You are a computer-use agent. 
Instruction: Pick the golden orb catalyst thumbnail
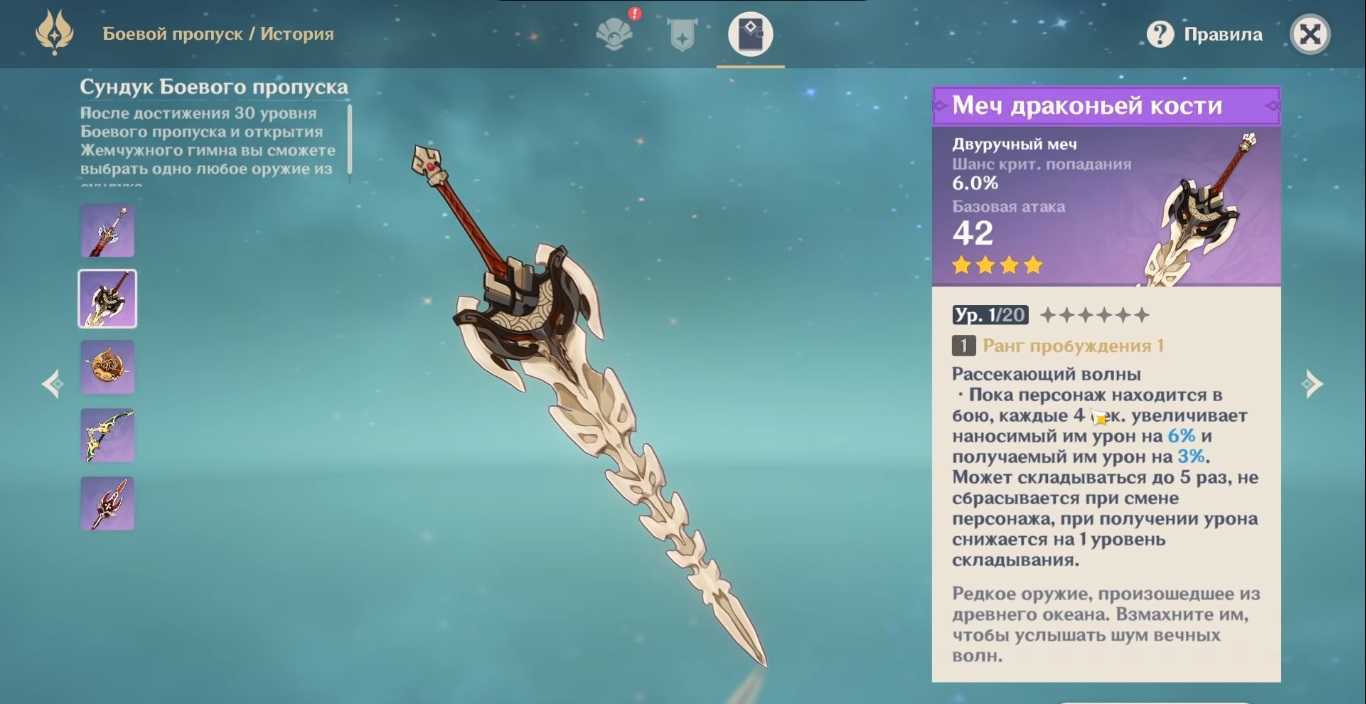point(108,367)
